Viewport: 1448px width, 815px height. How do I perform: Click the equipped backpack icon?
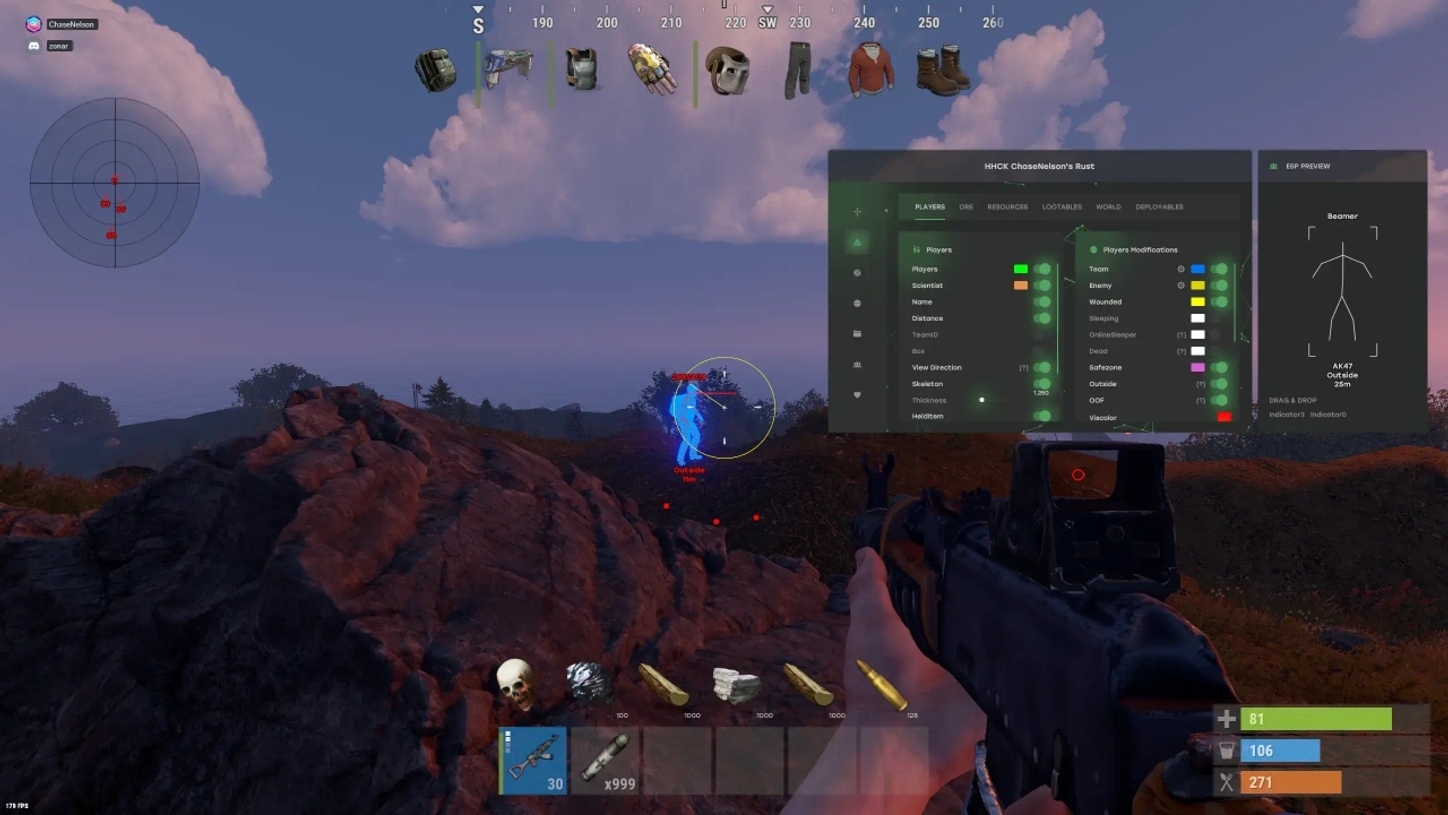pos(436,70)
